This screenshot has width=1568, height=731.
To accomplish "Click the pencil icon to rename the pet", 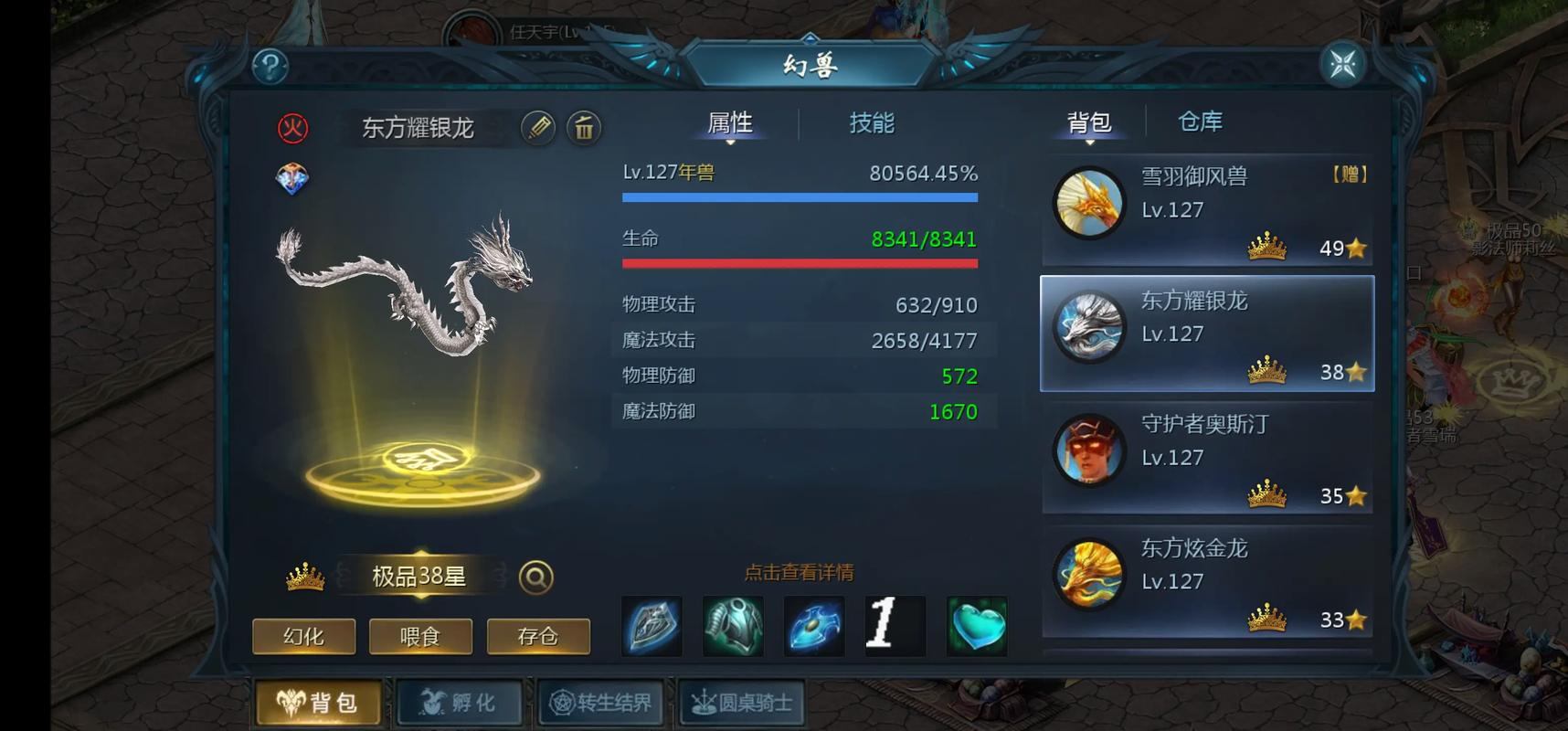I will [537, 129].
